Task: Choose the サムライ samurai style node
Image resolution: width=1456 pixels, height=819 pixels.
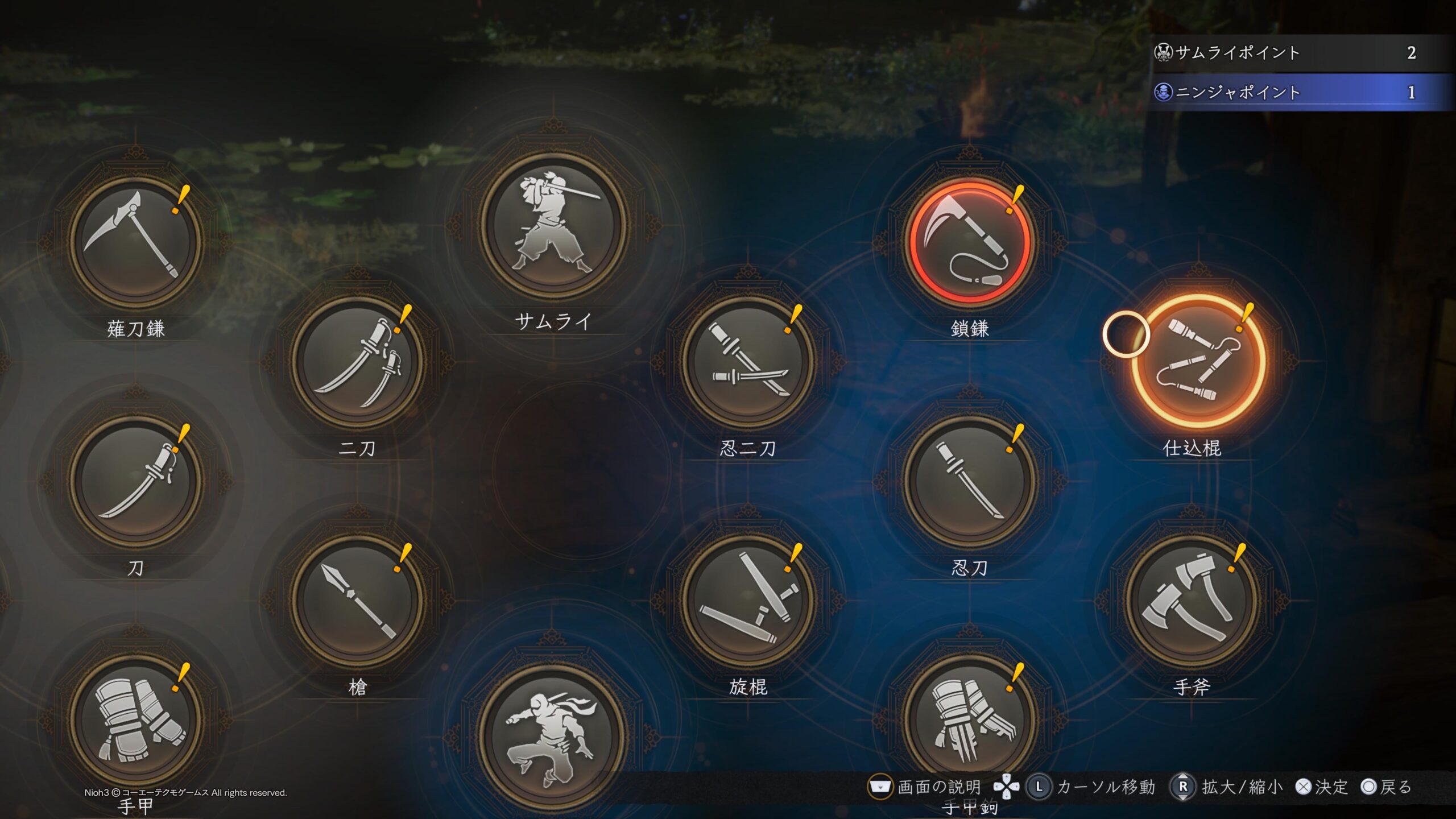Action: [552, 226]
